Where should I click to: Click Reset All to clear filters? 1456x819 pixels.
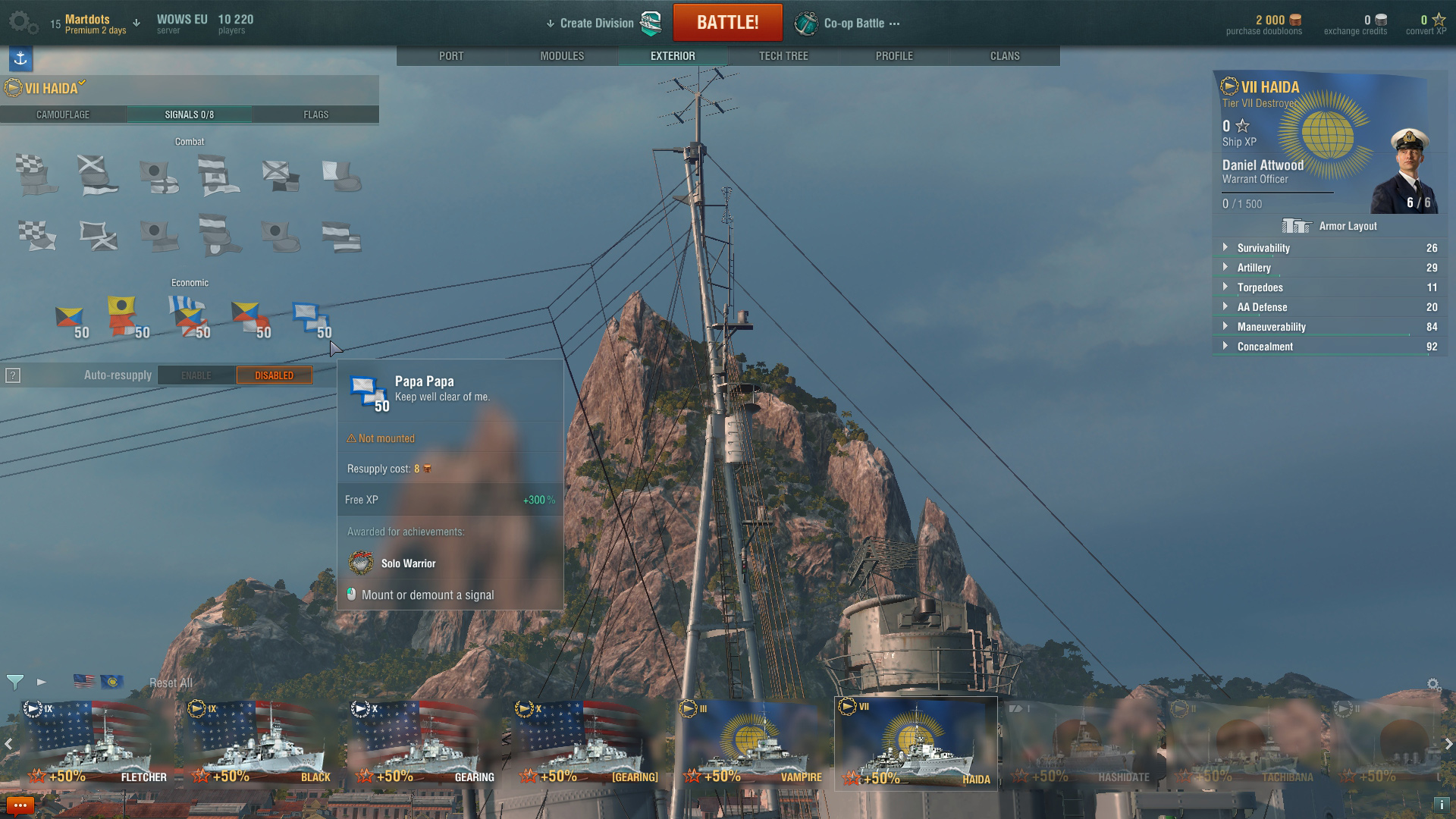tap(171, 682)
